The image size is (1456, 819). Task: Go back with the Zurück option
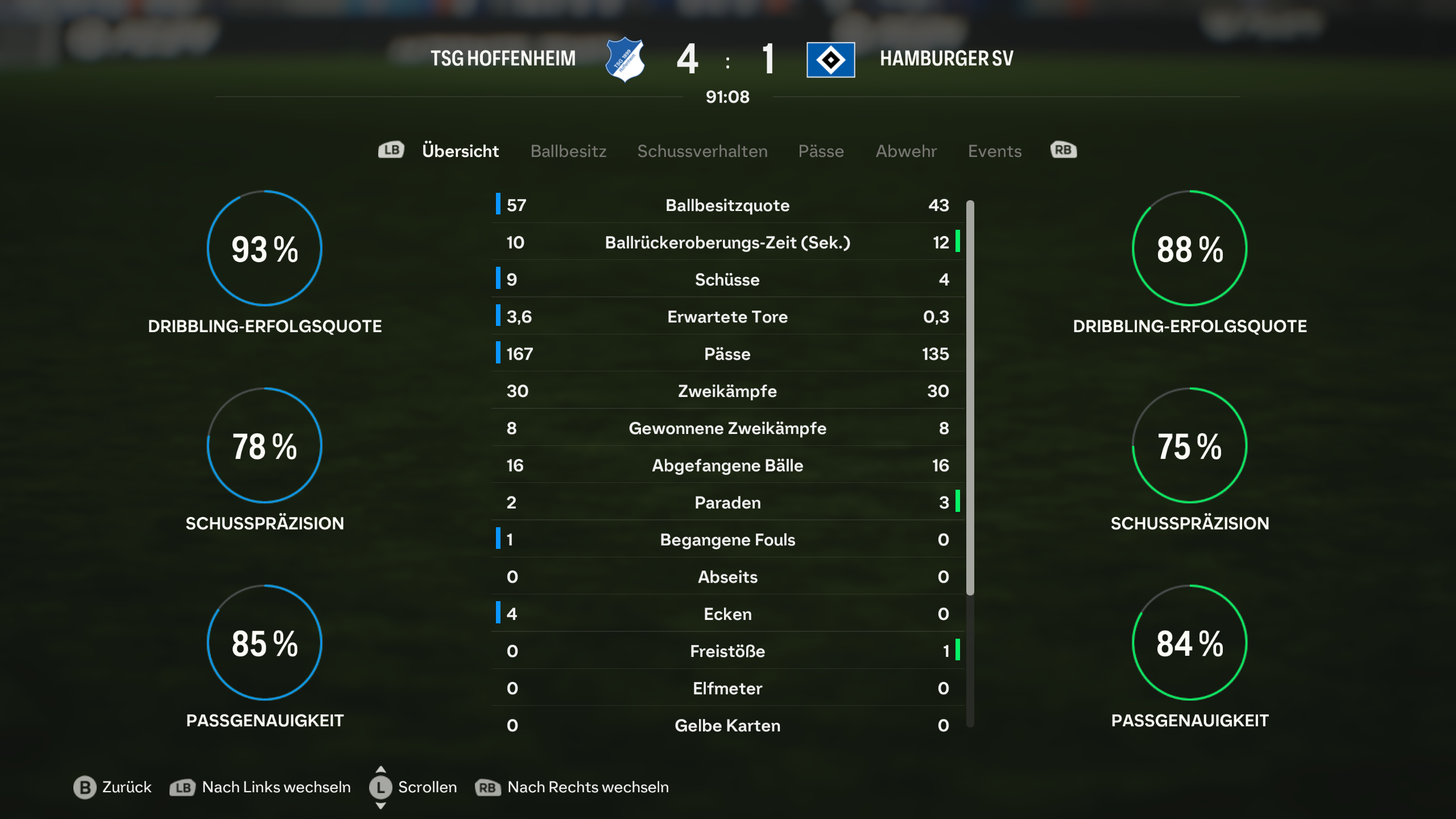tap(113, 787)
